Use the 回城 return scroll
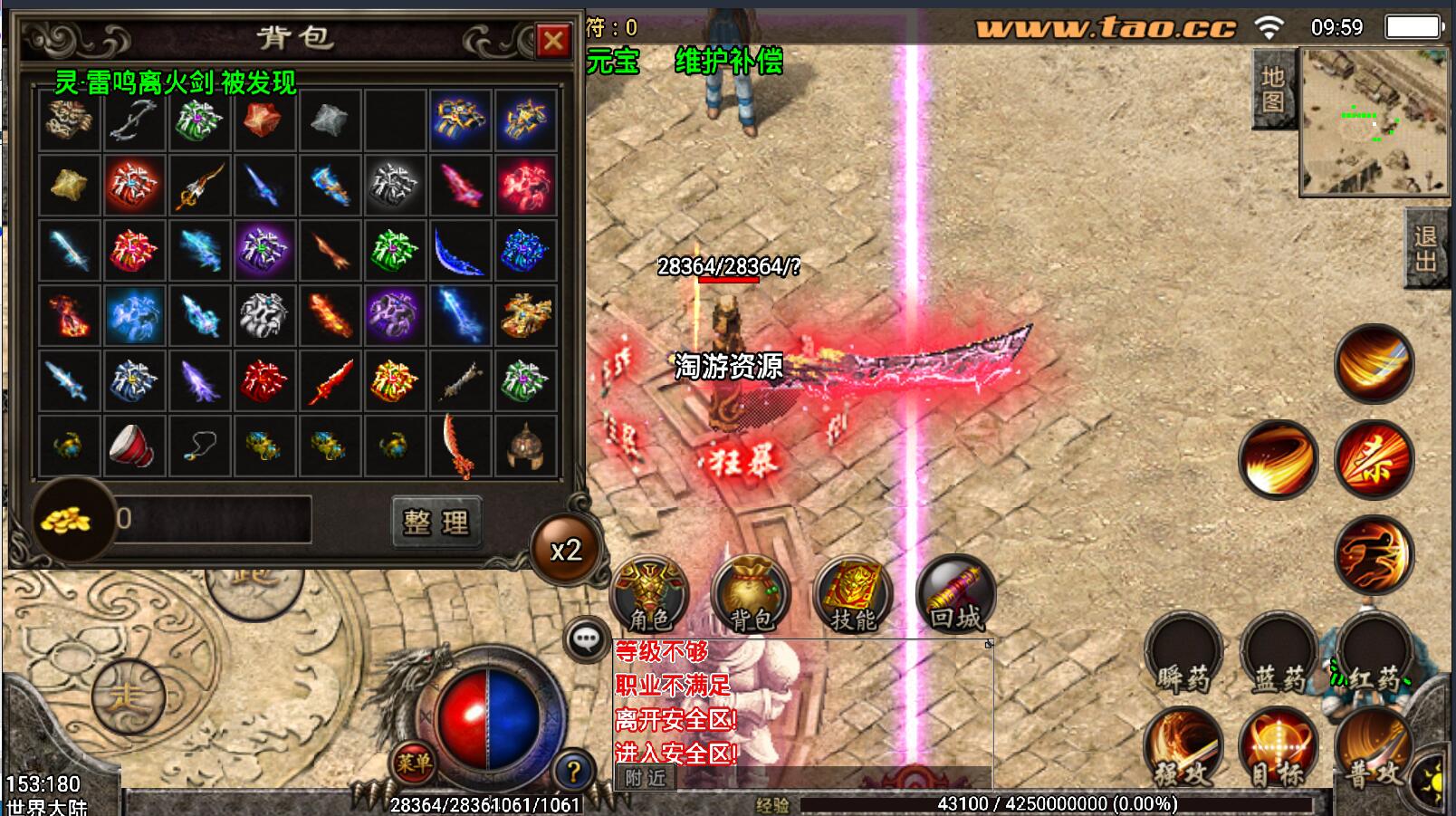 (x=955, y=595)
